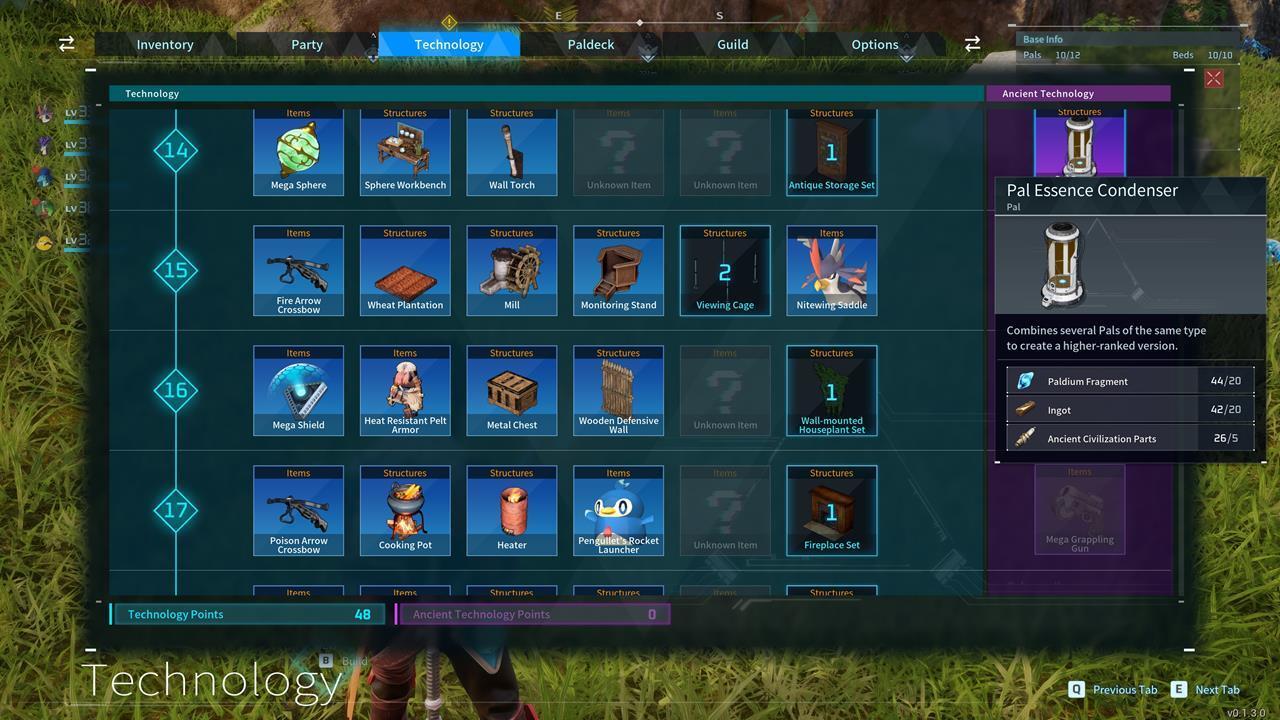1280x720 pixels.
Task: Choose the Heater structure
Action: click(511, 510)
